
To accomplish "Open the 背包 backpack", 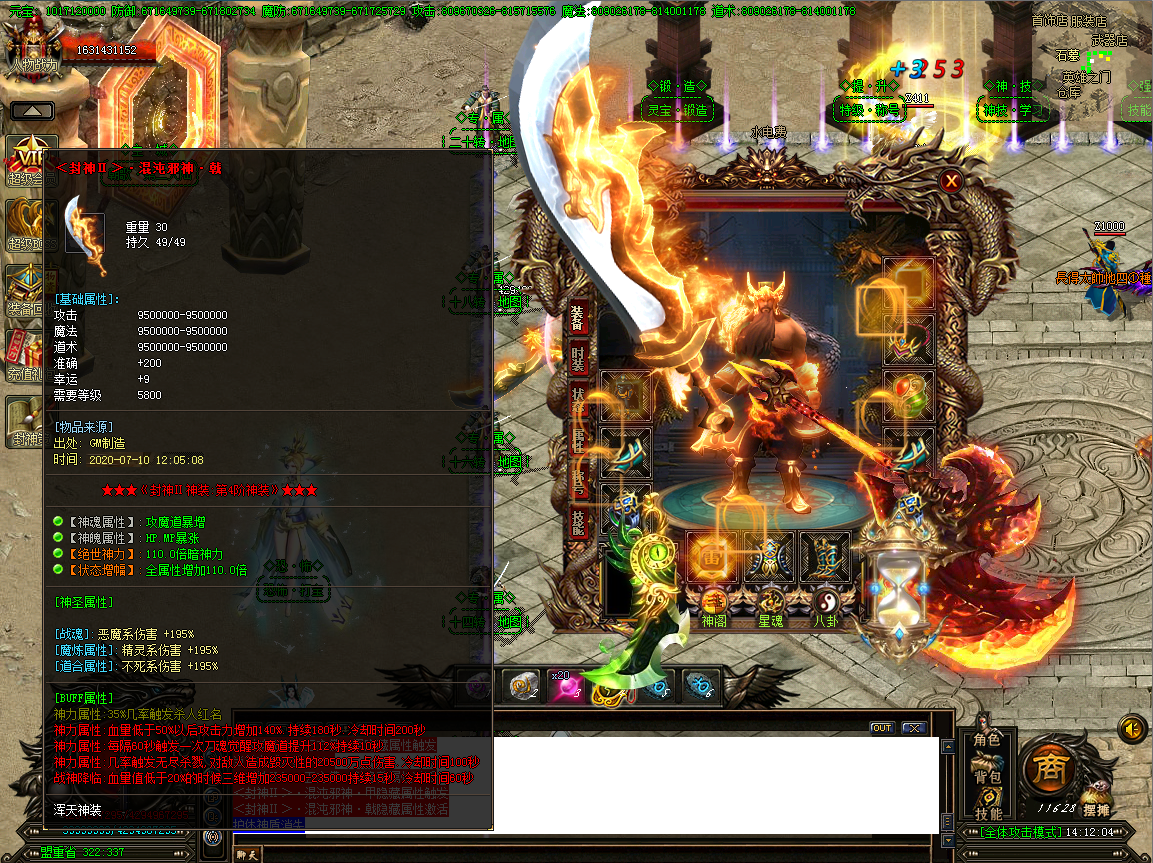I will point(988,777).
